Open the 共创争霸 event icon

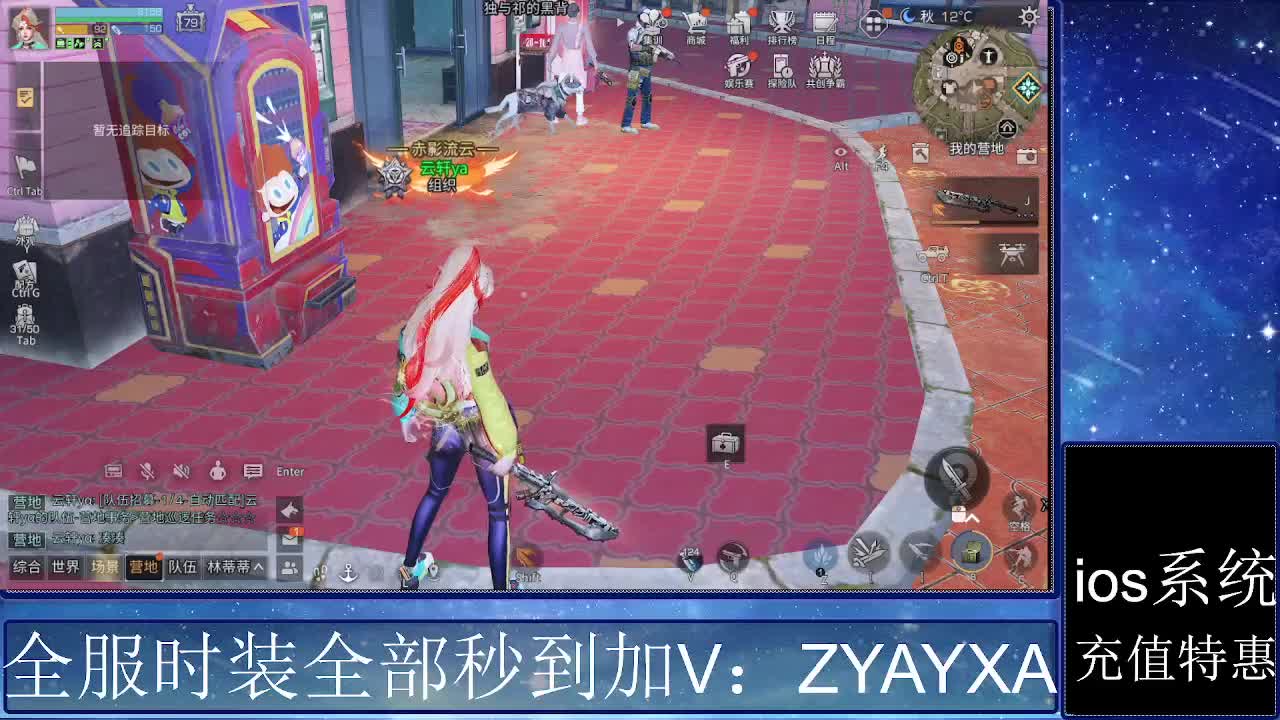tap(824, 66)
